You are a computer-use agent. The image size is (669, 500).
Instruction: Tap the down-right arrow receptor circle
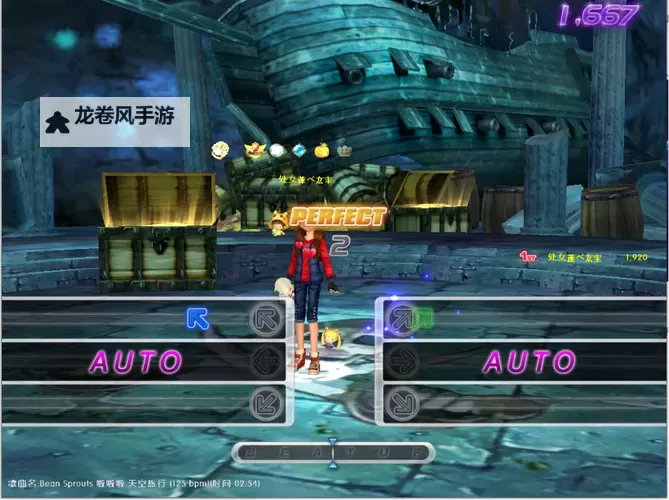400,403
